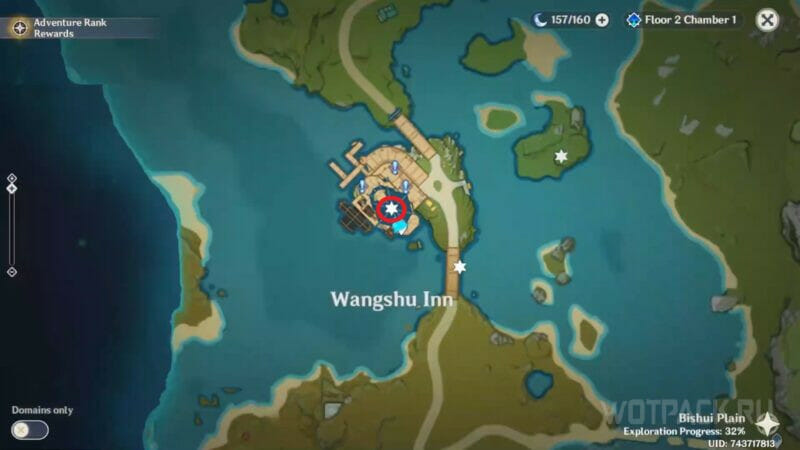
Task: Select the white star pin on the bridge
Action: pos(460,267)
